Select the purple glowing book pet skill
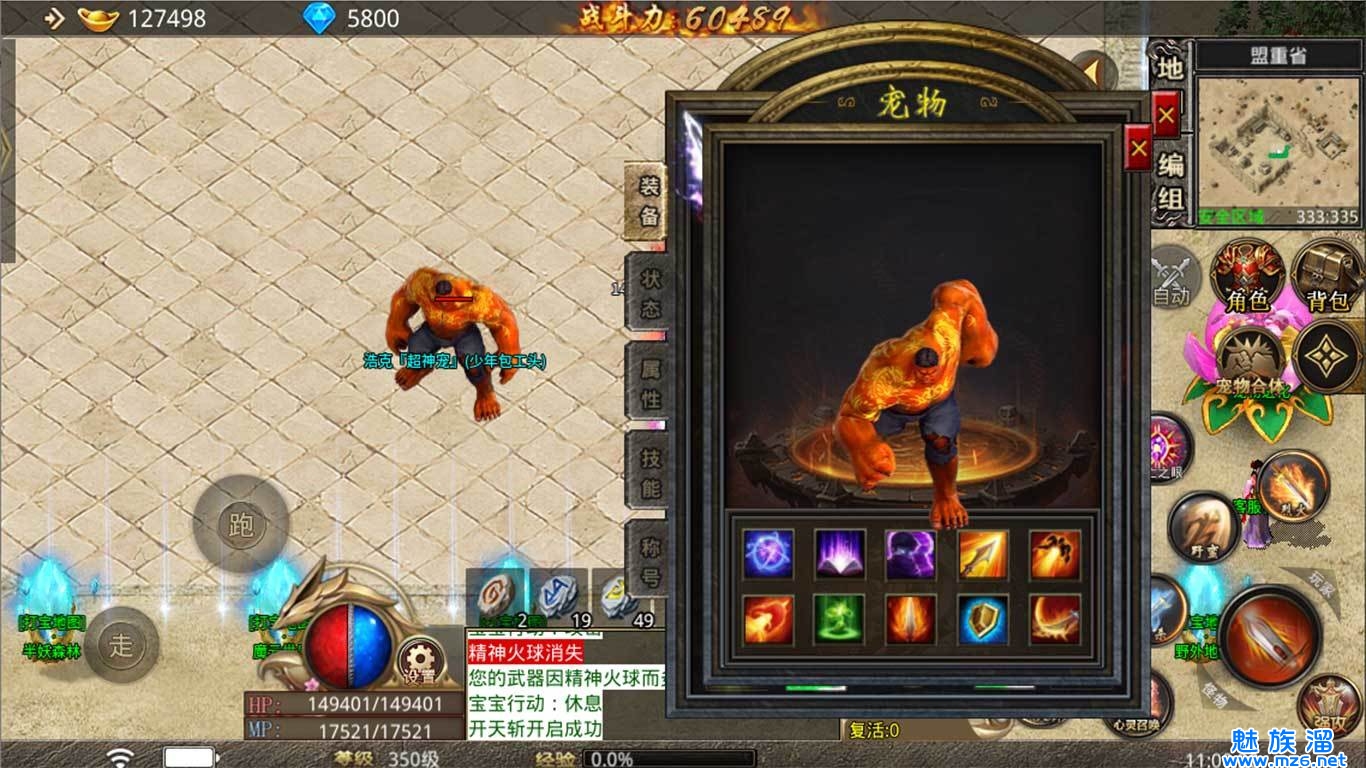 coord(840,555)
